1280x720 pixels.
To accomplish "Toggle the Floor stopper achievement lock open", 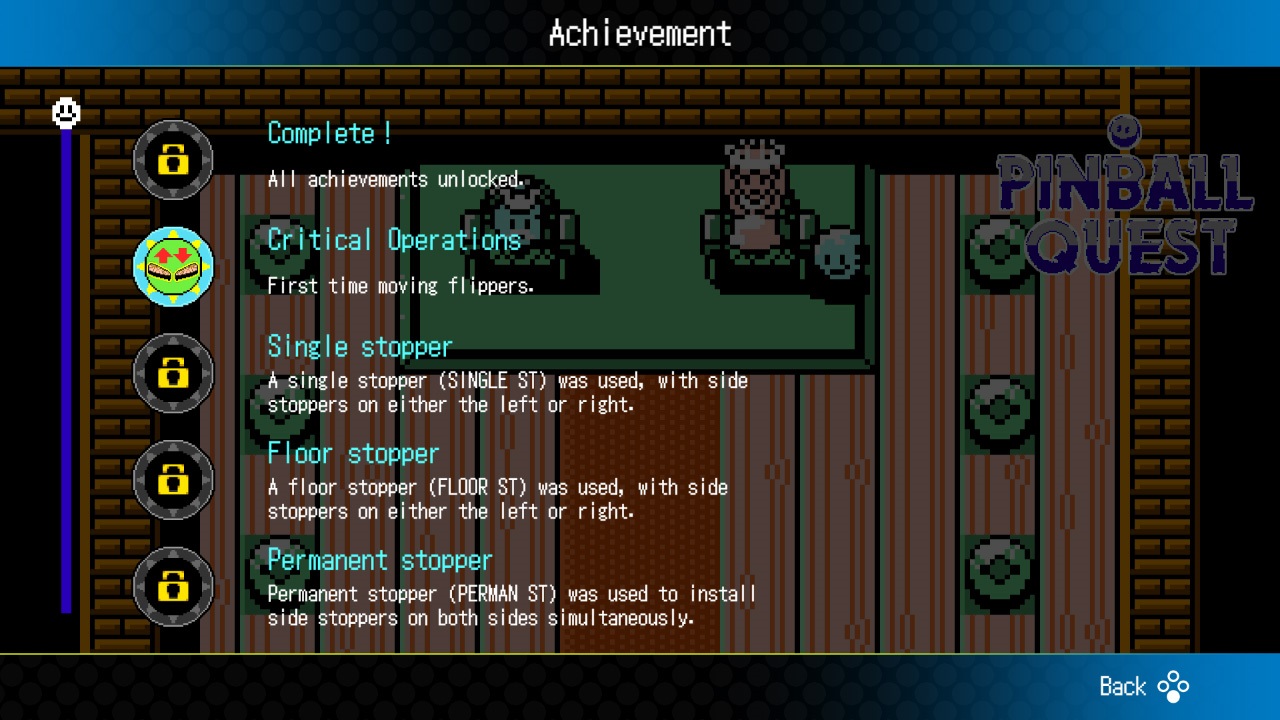I will [172, 480].
